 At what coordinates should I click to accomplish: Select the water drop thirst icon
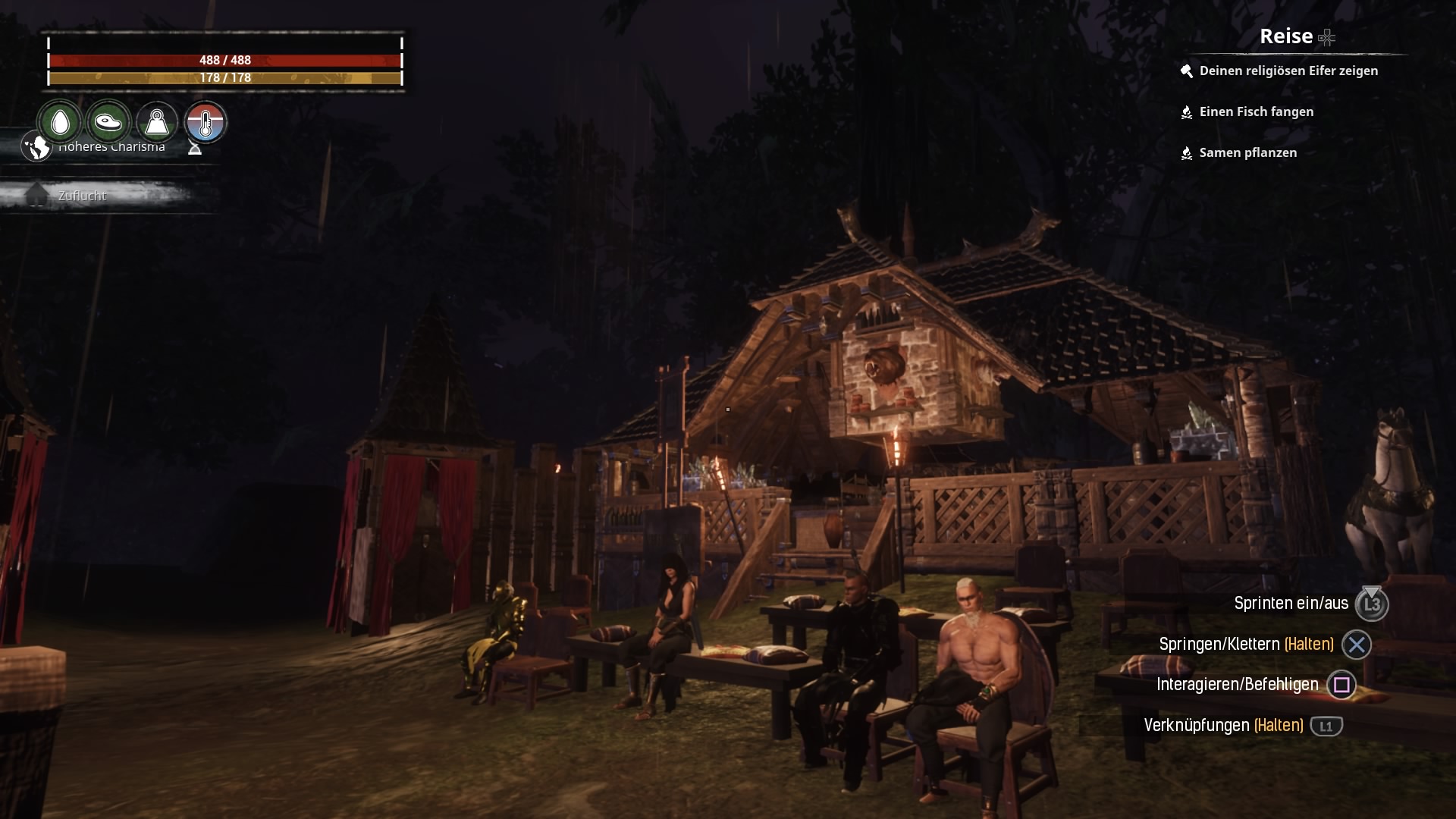[x=60, y=122]
